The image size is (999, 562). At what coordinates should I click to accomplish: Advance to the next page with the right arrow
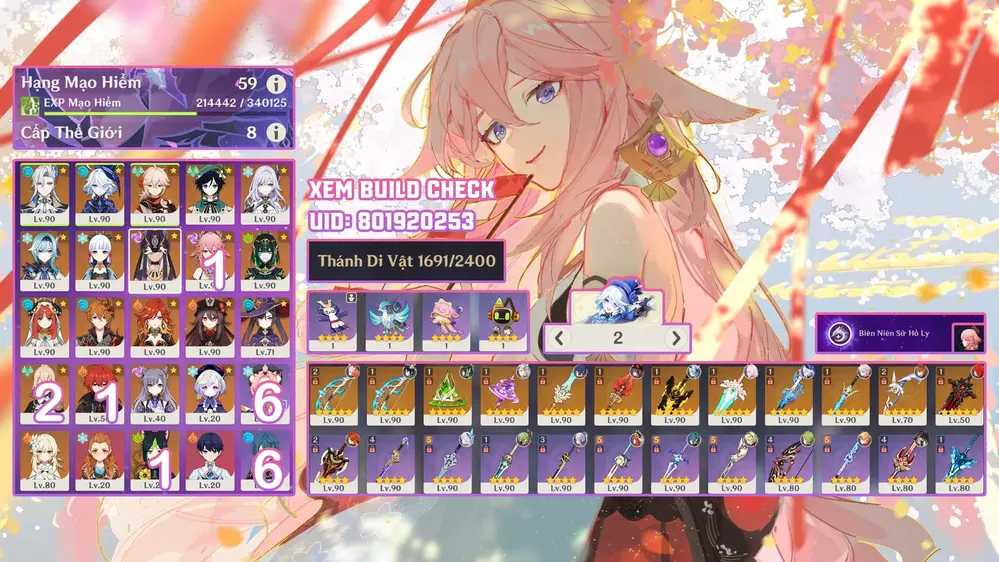(x=676, y=338)
